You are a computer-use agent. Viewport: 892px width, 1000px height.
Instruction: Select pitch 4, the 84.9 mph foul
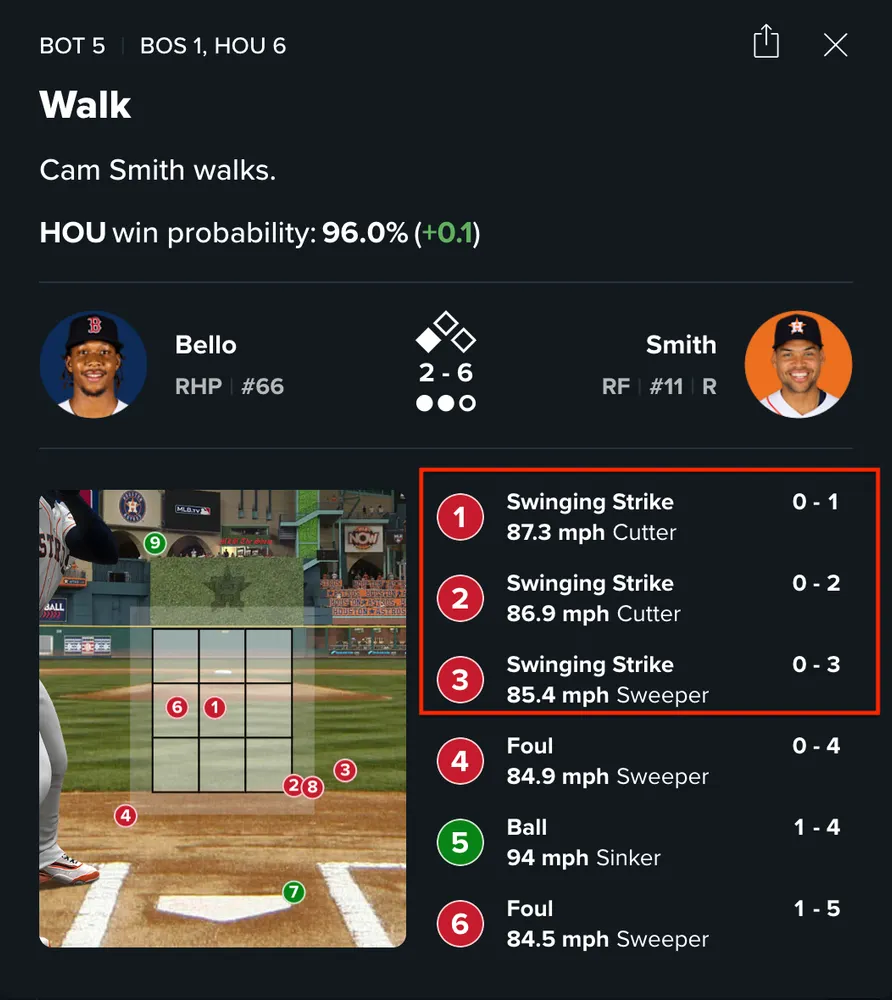[x=638, y=761]
